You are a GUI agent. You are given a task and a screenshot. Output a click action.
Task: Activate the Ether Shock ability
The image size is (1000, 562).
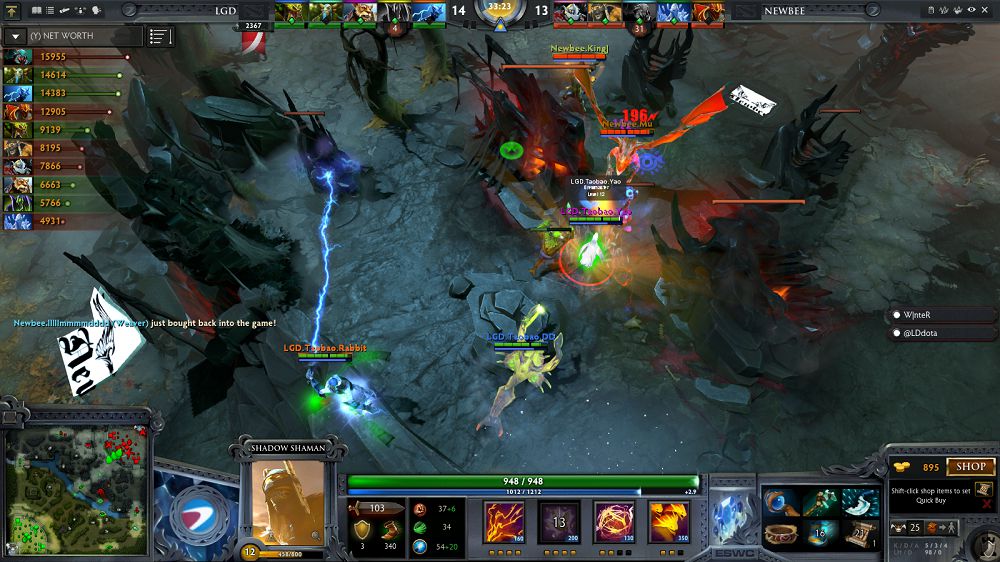point(503,522)
